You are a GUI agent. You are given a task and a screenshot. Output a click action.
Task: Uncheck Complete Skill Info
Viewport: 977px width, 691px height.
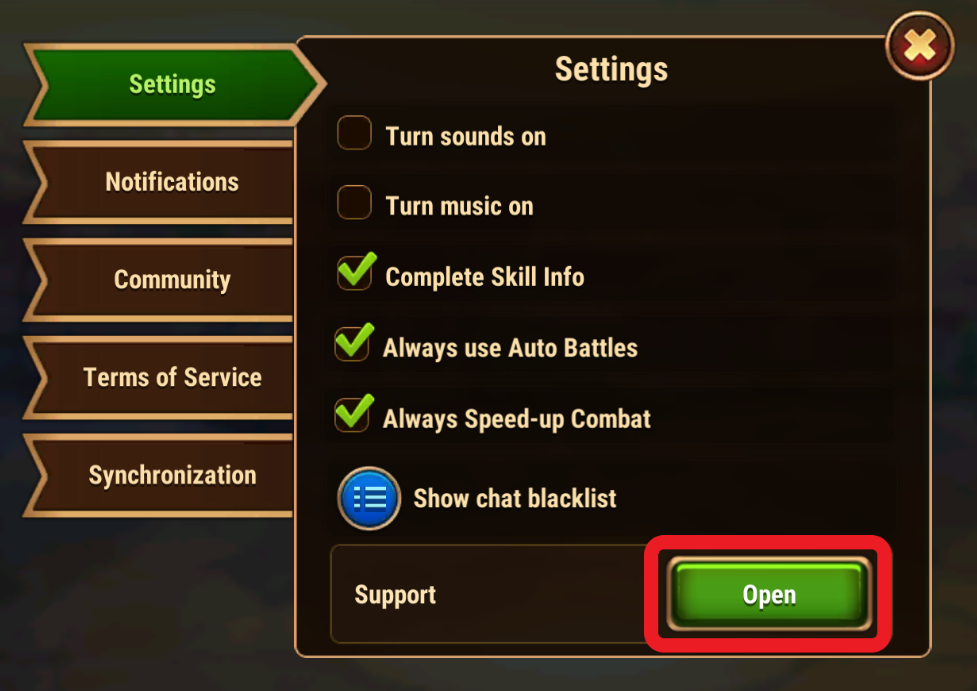pos(354,274)
